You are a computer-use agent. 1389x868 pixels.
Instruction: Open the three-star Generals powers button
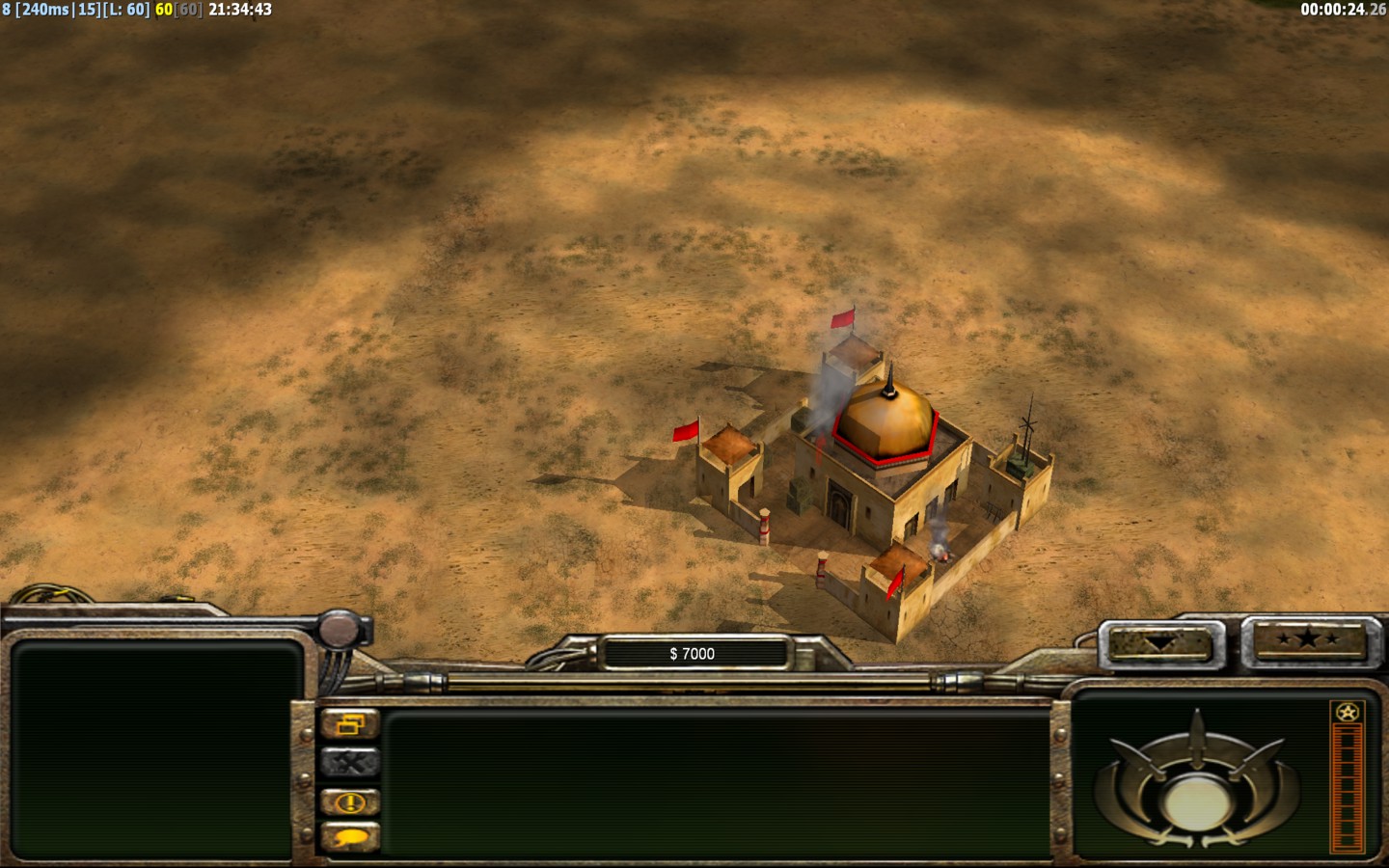pos(1309,638)
